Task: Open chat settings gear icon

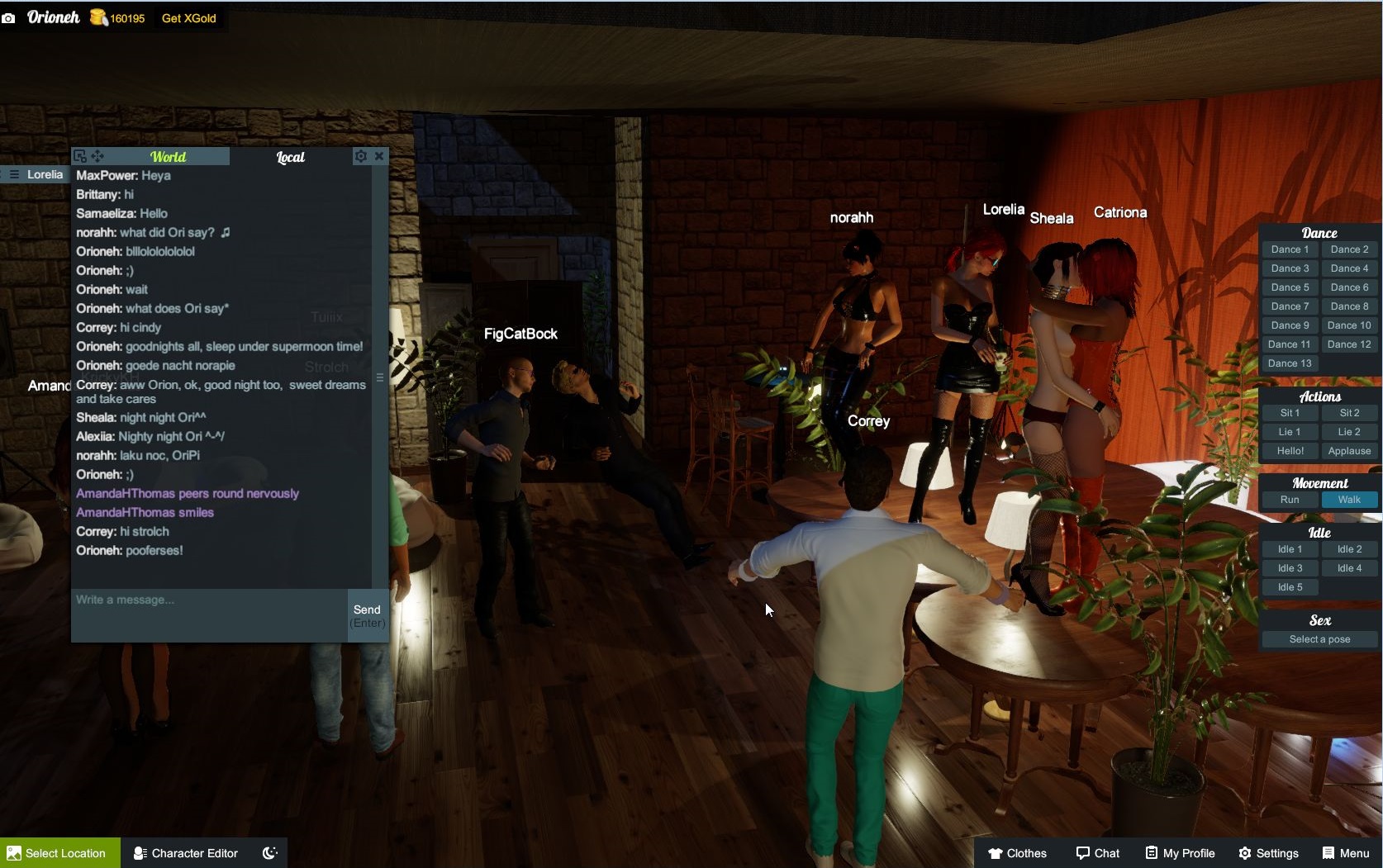Action: (x=360, y=156)
